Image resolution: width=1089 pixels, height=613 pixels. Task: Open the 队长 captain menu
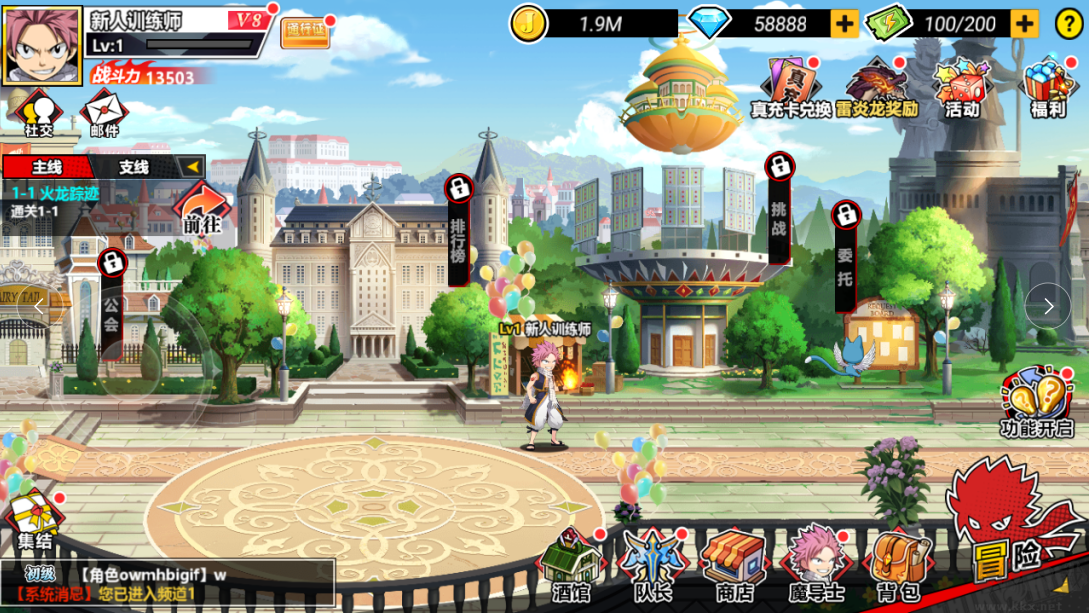click(652, 565)
